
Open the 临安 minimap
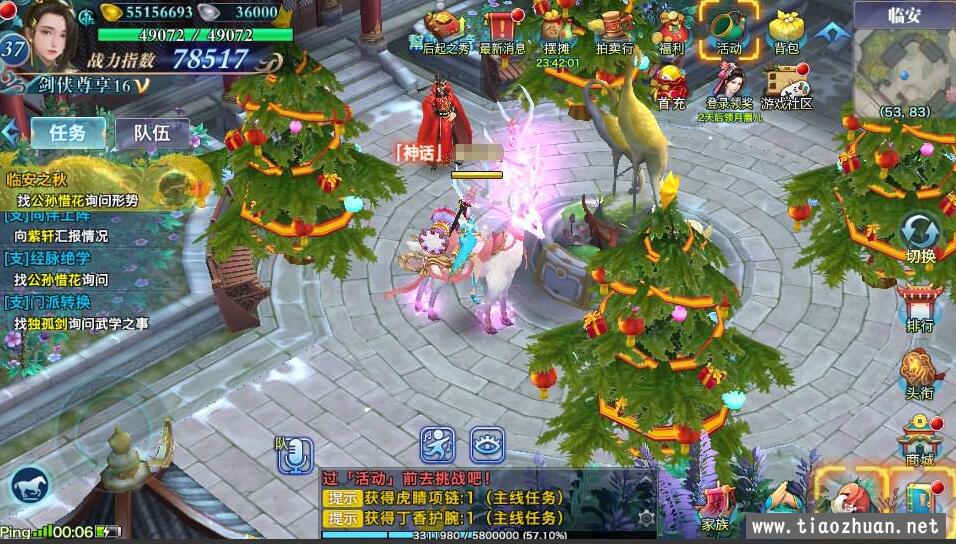(x=903, y=70)
